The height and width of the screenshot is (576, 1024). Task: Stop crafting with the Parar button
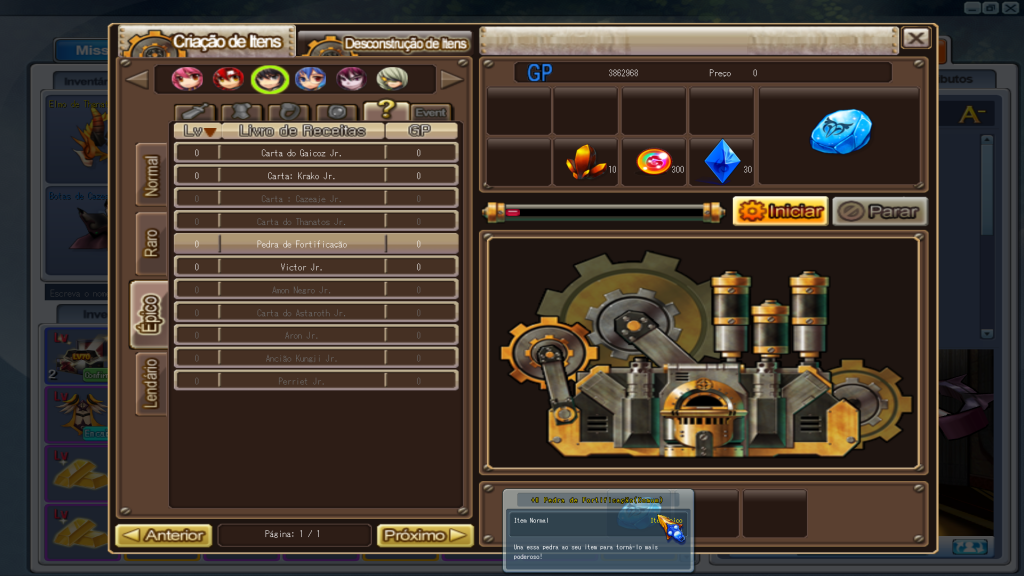(880, 211)
